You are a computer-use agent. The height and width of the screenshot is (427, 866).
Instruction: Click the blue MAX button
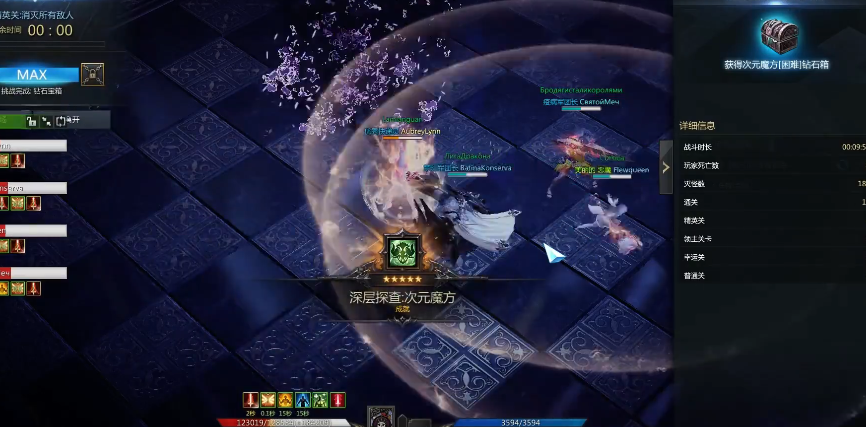pyautogui.click(x=38, y=75)
